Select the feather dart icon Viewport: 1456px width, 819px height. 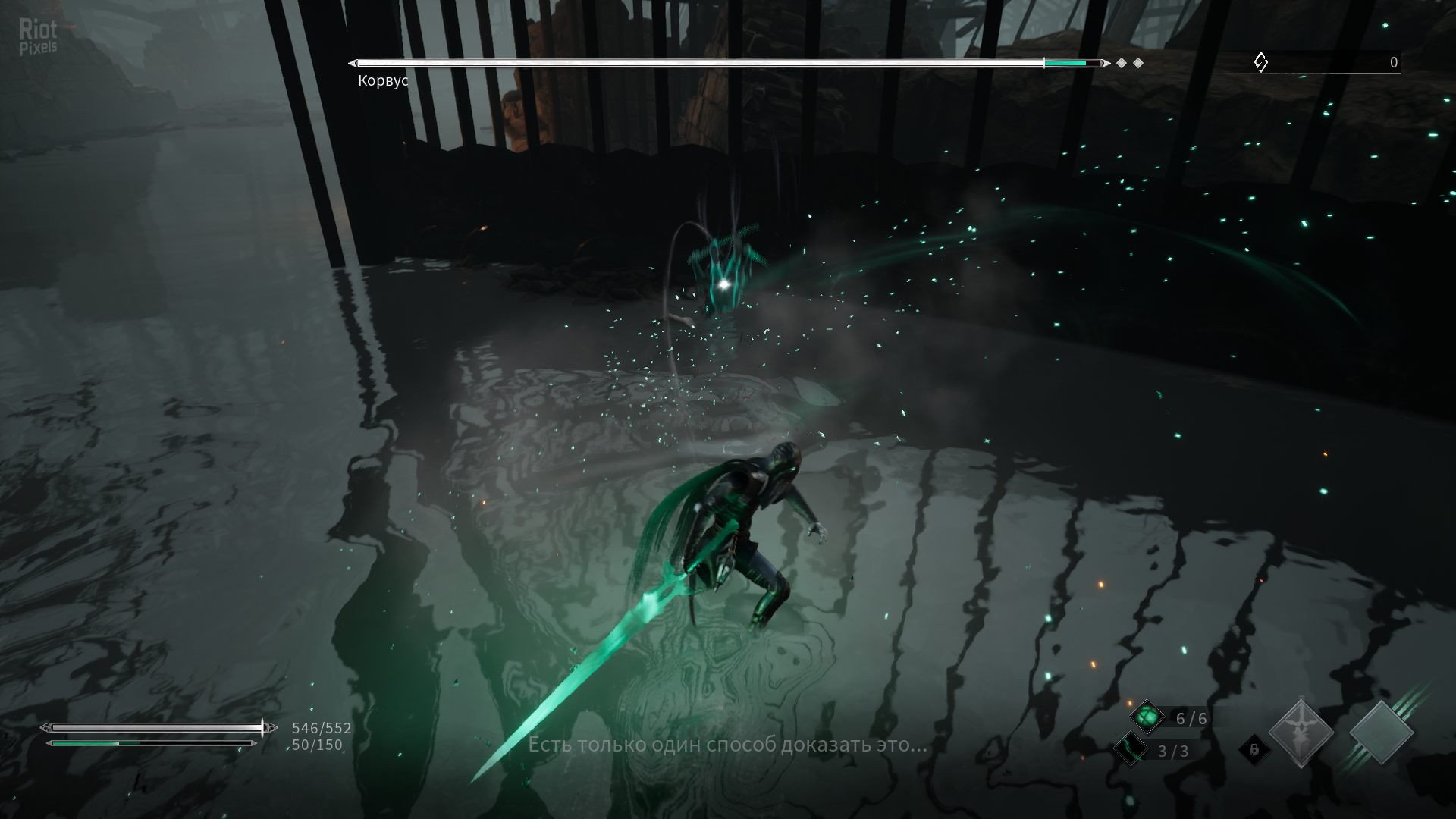pyautogui.click(x=1130, y=749)
